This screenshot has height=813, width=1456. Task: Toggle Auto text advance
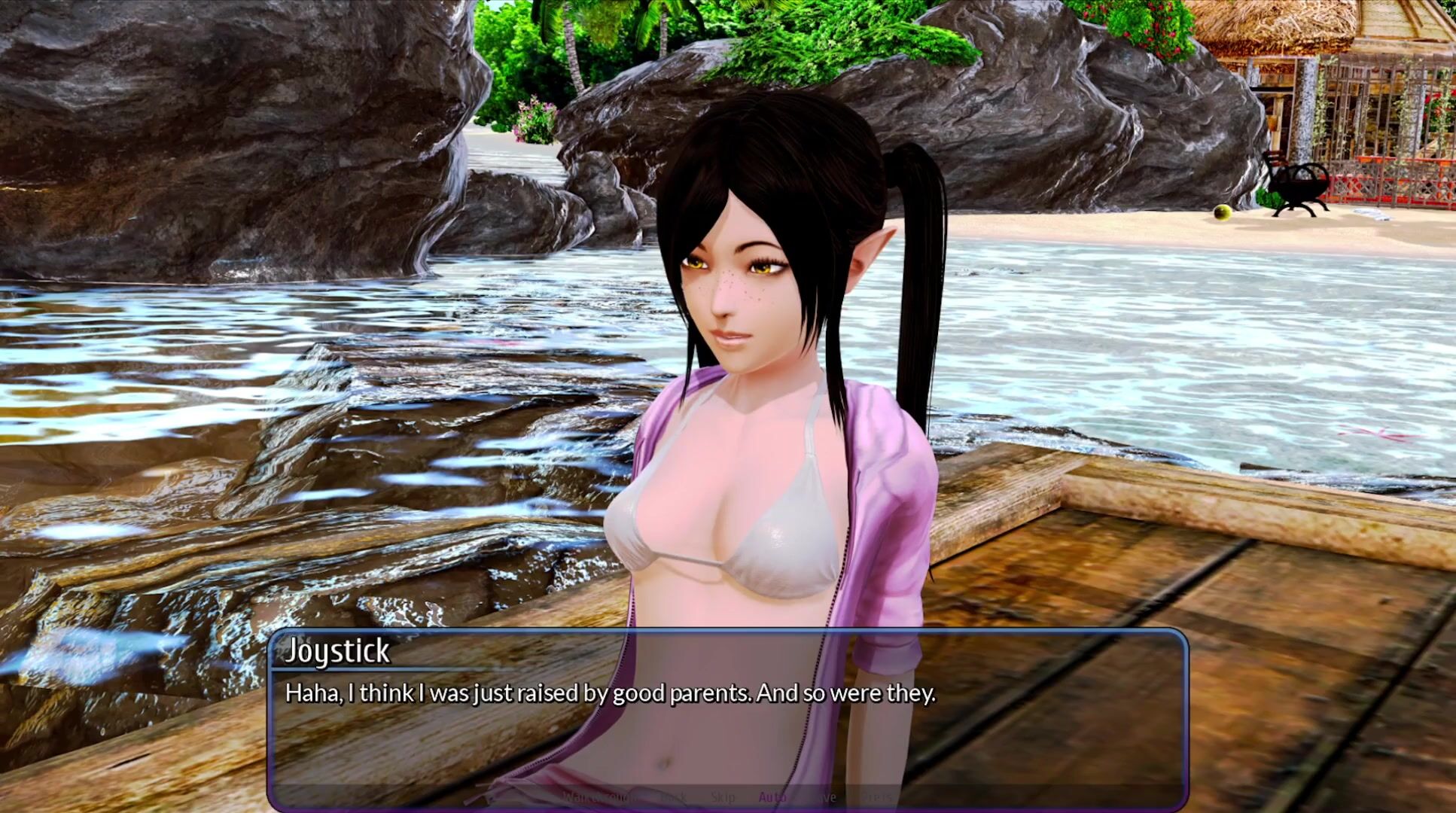click(772, 796)
